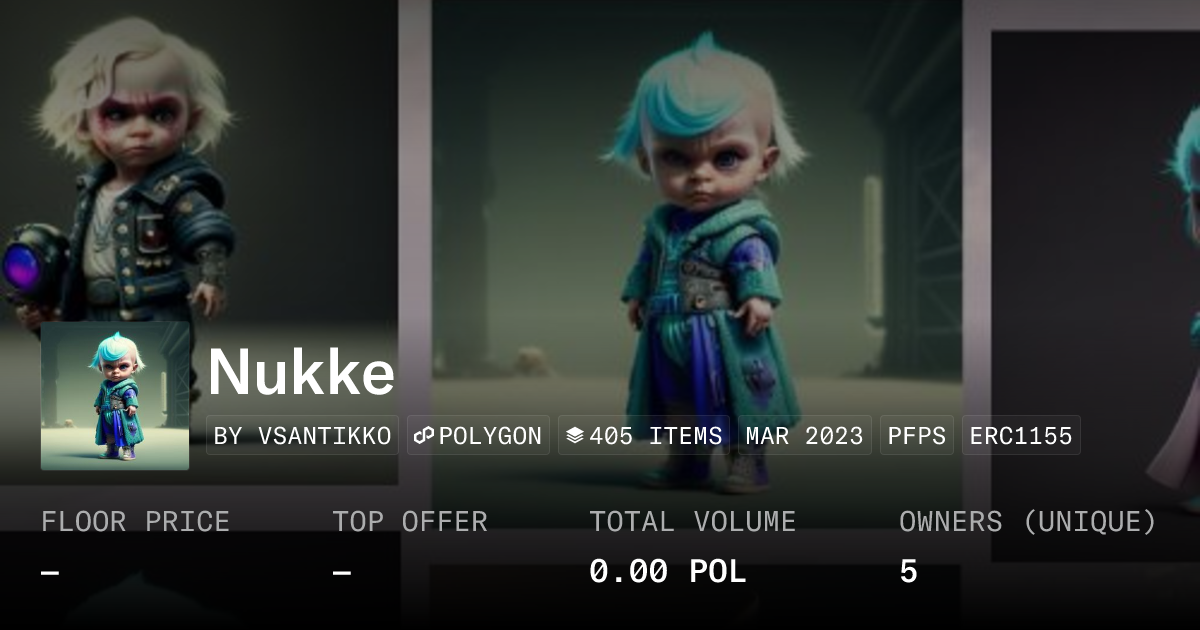Click the ERC1155 token standard tag
The height and width of the screenshot is (630, 1200).
[x=1021, y=436]
